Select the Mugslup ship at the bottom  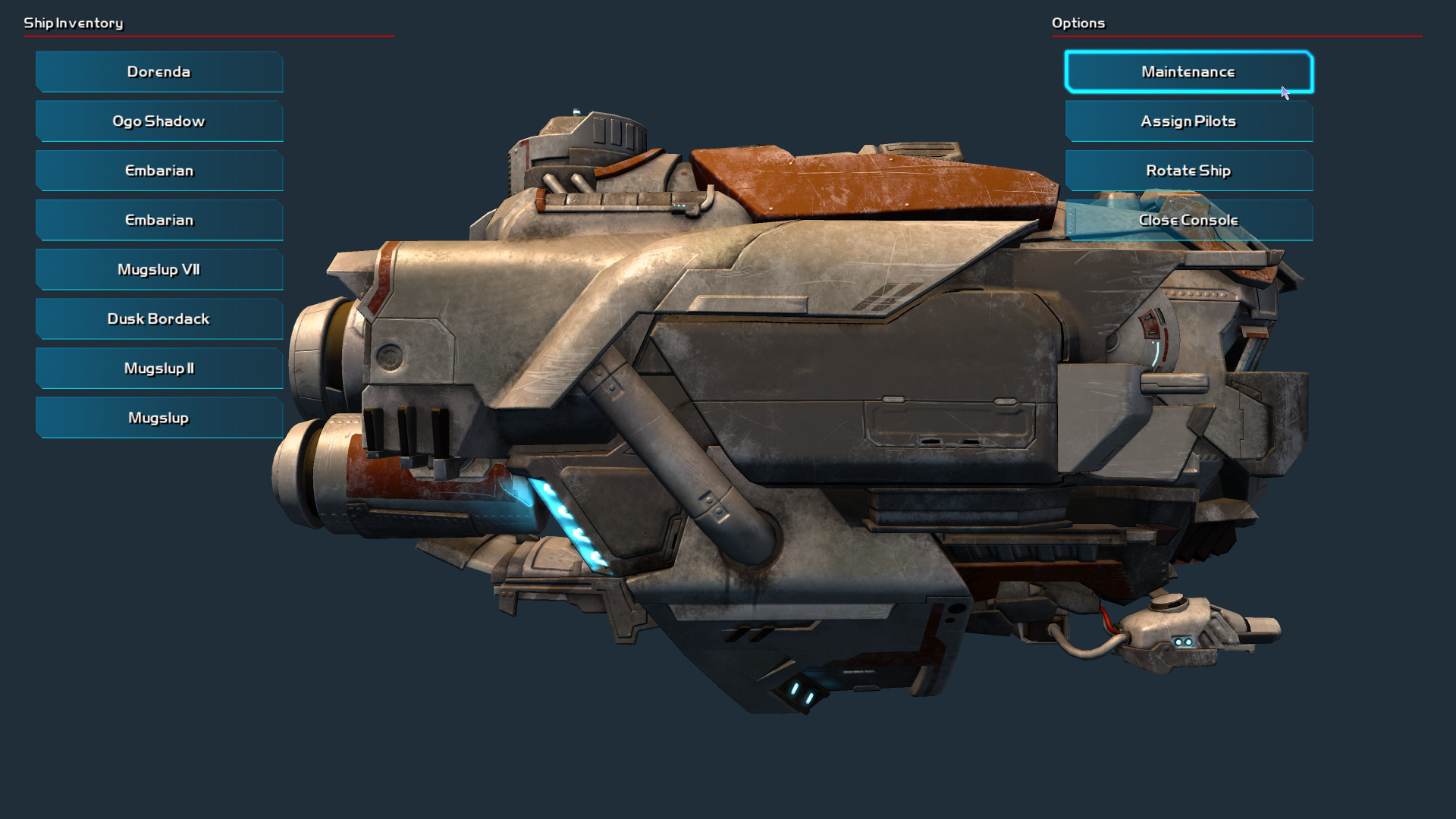pyautogui.click(x=158, y=417)
